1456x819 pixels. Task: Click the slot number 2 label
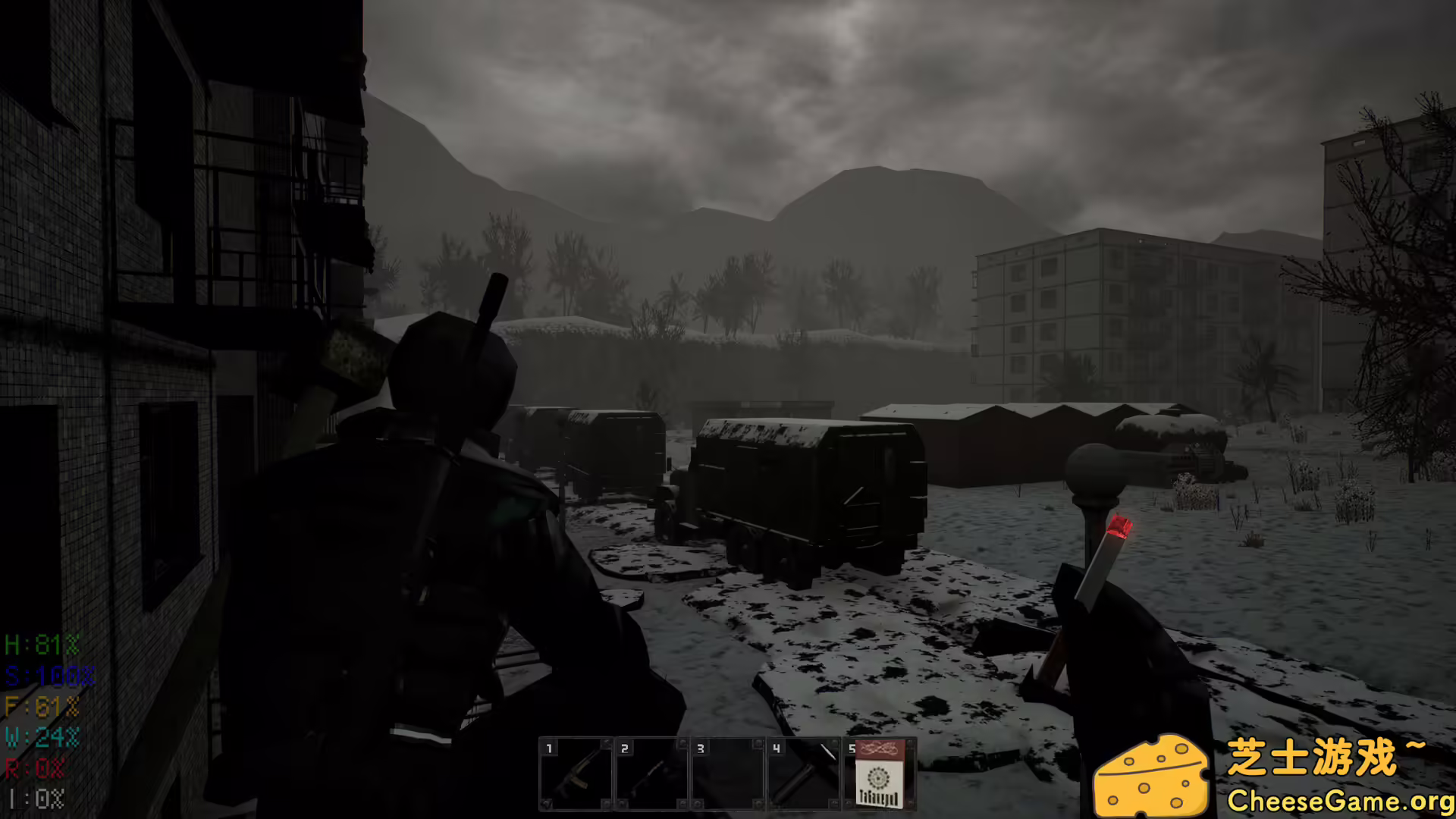(x=625, y=749)
